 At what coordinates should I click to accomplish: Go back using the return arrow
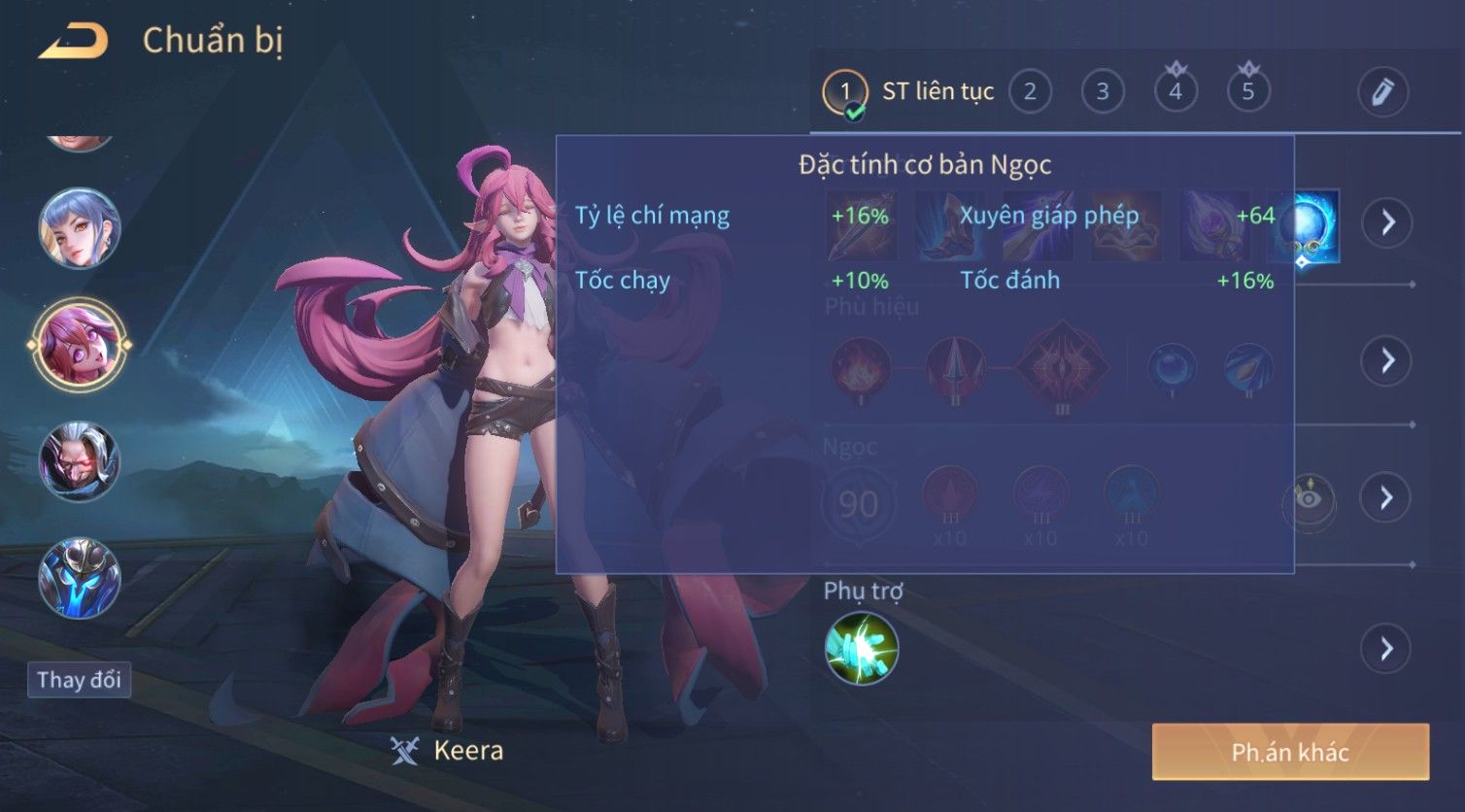[x=74, y=41]
